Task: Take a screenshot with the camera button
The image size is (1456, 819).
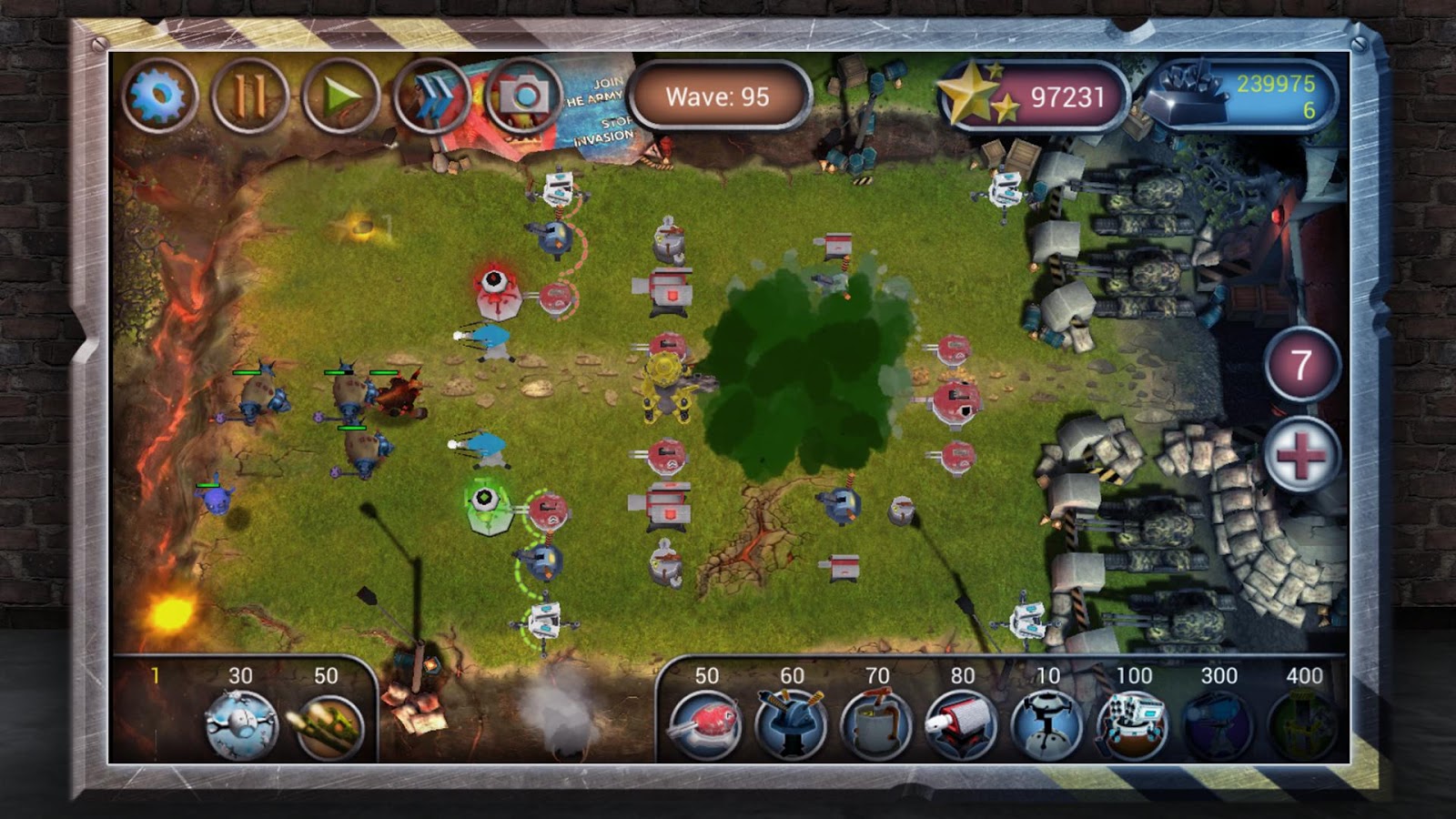Action: pyautogui.click(x=523, y=96)
